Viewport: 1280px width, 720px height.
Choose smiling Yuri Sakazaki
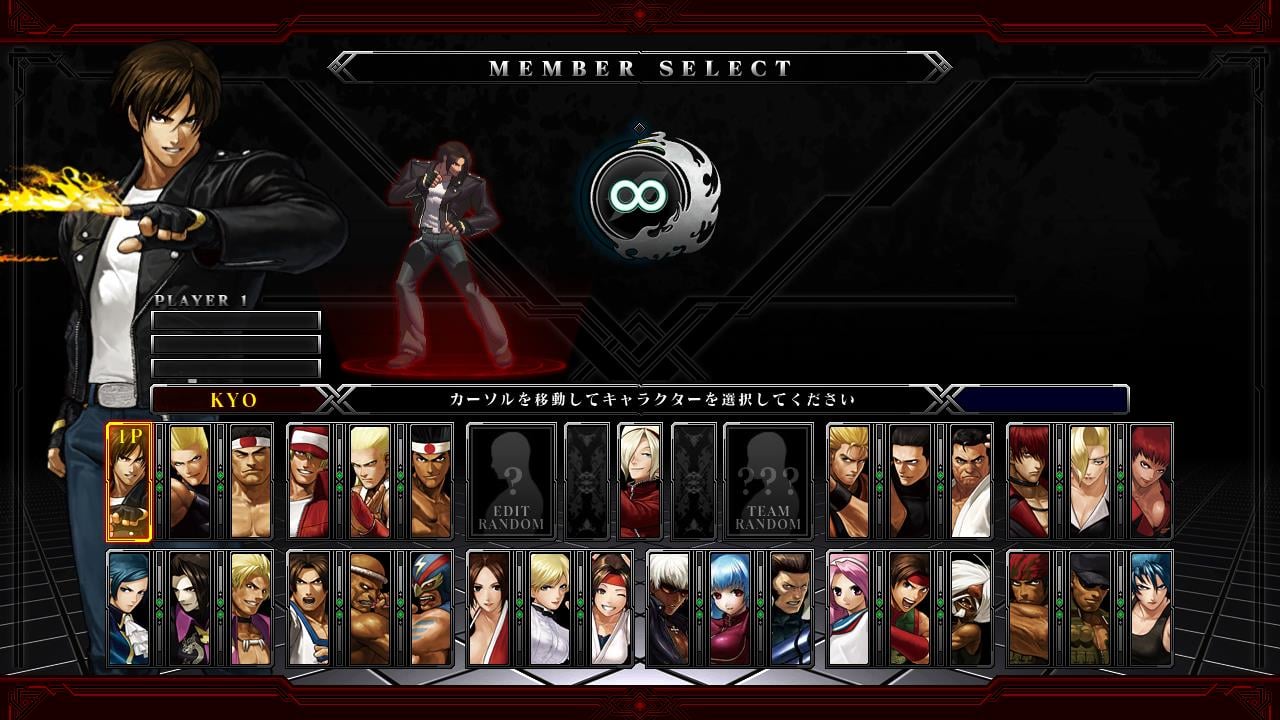[611, 608]
